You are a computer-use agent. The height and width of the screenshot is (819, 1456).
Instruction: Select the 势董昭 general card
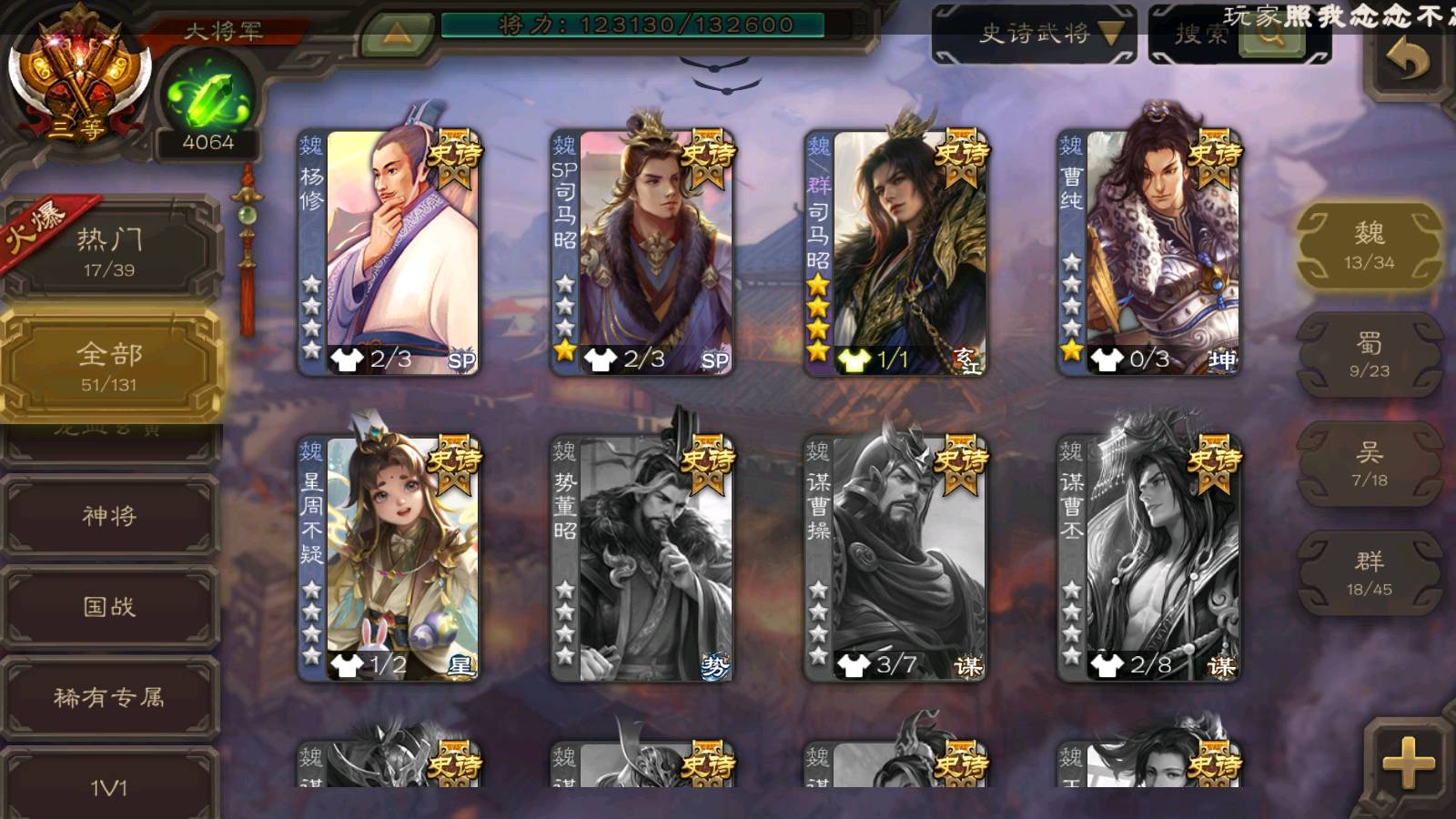pyautogui.click(x=642, y=558)
